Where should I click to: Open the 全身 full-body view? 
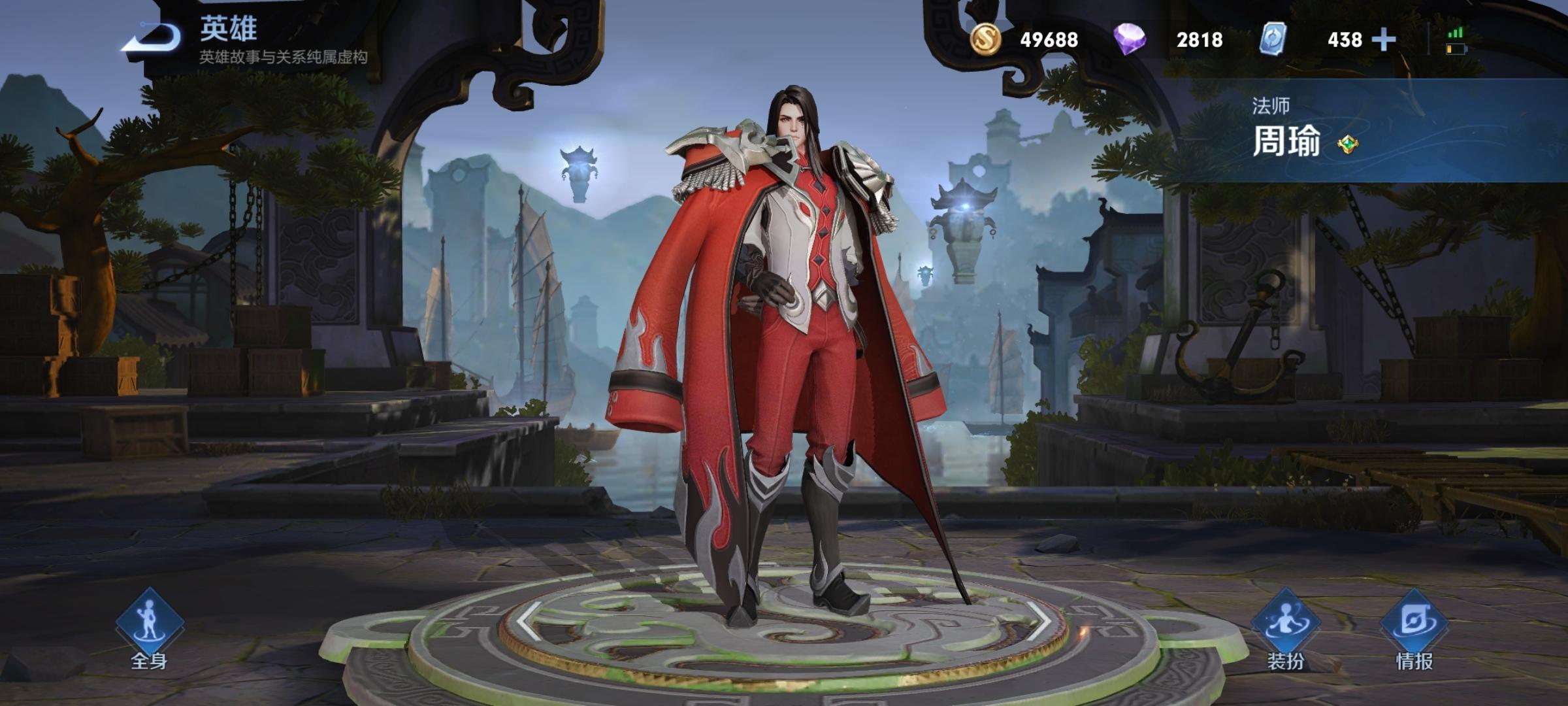(149, 628)
